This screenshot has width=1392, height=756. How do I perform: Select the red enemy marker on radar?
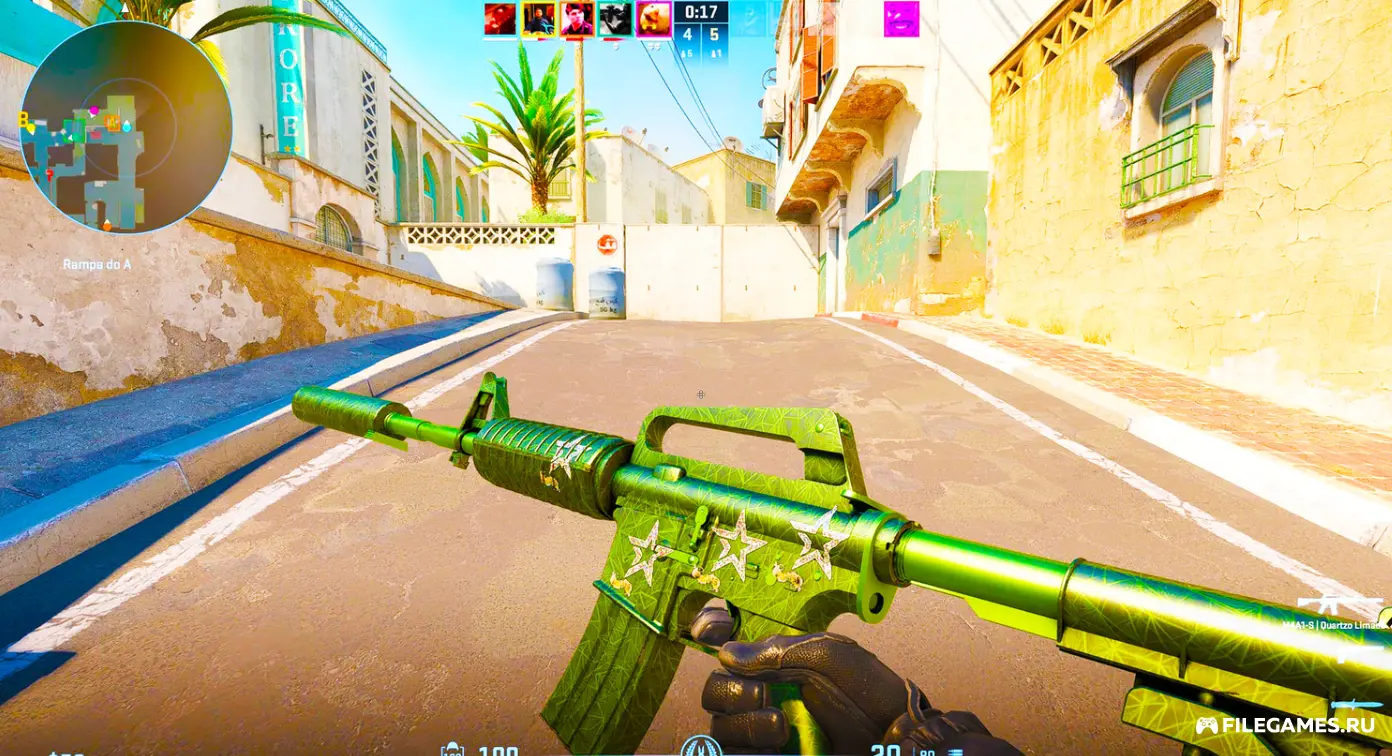click(49, 175)
